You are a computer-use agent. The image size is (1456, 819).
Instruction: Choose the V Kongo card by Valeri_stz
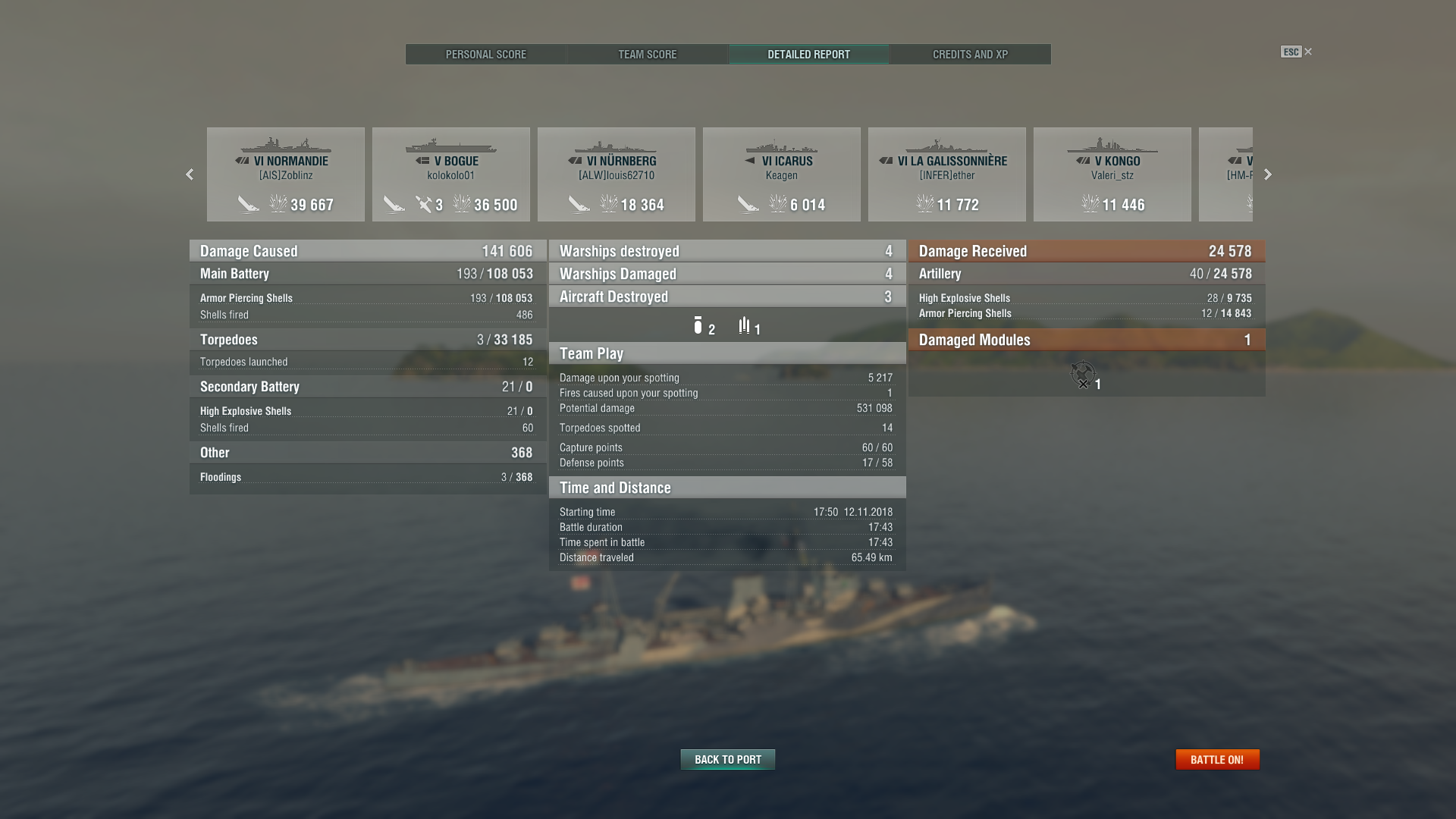pyautogui.click(x=1112, y=174)
